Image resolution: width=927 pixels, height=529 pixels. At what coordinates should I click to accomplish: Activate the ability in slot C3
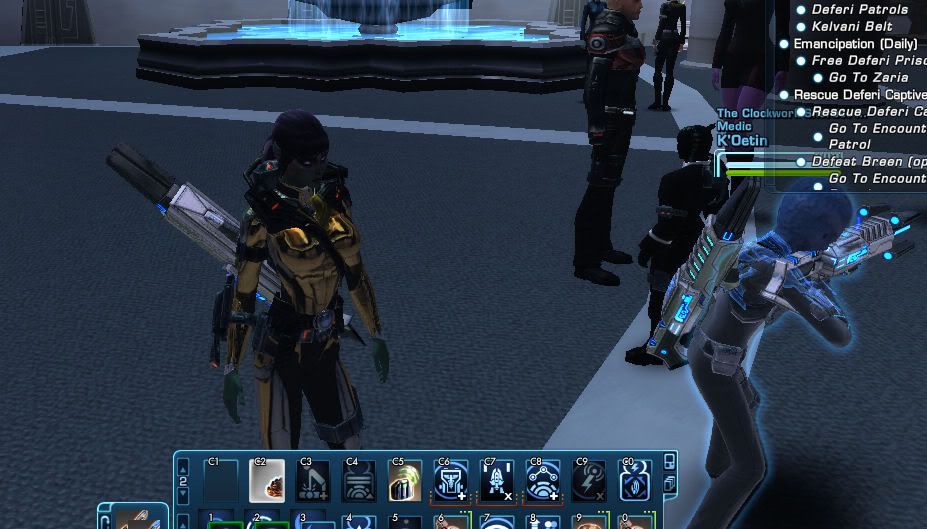tap(313, 481)
